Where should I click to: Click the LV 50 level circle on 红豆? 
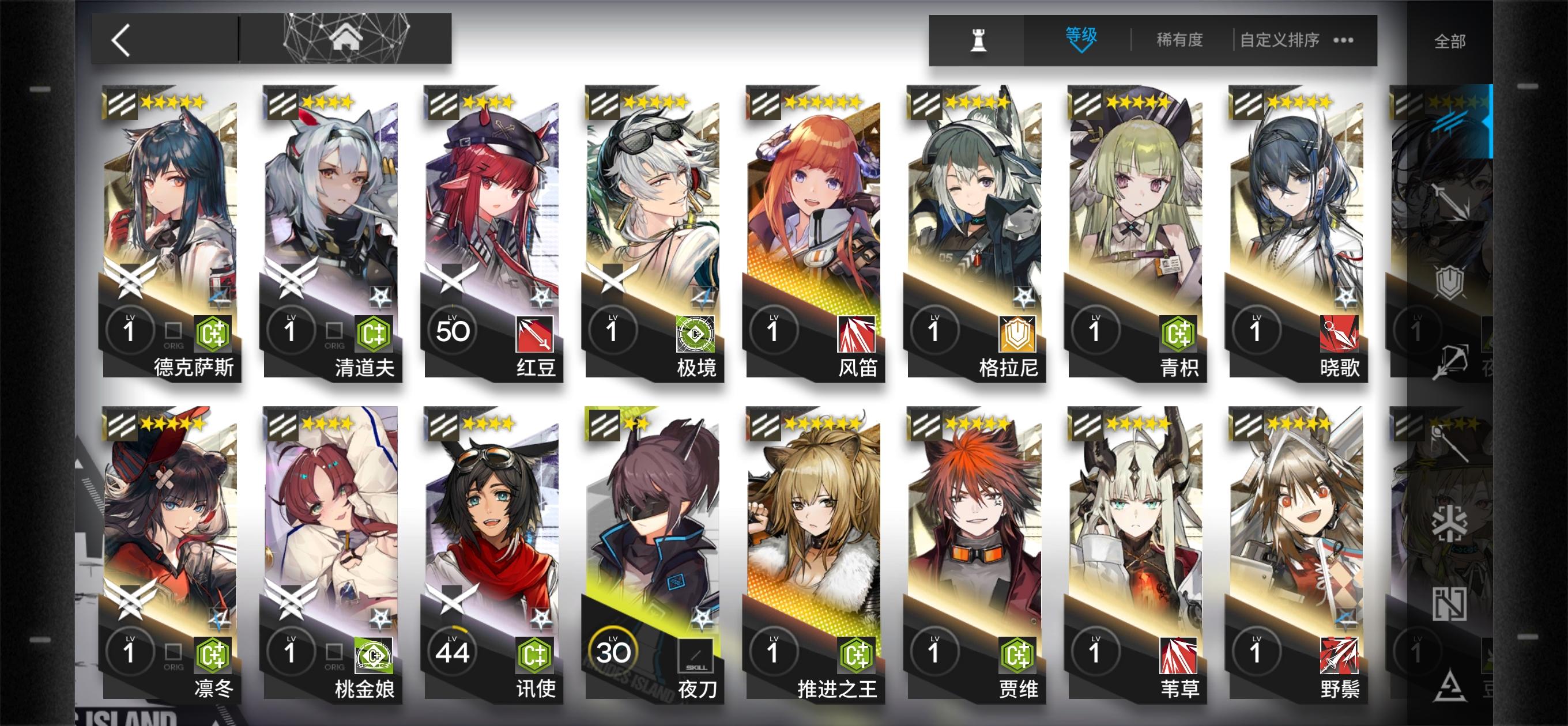453,329
